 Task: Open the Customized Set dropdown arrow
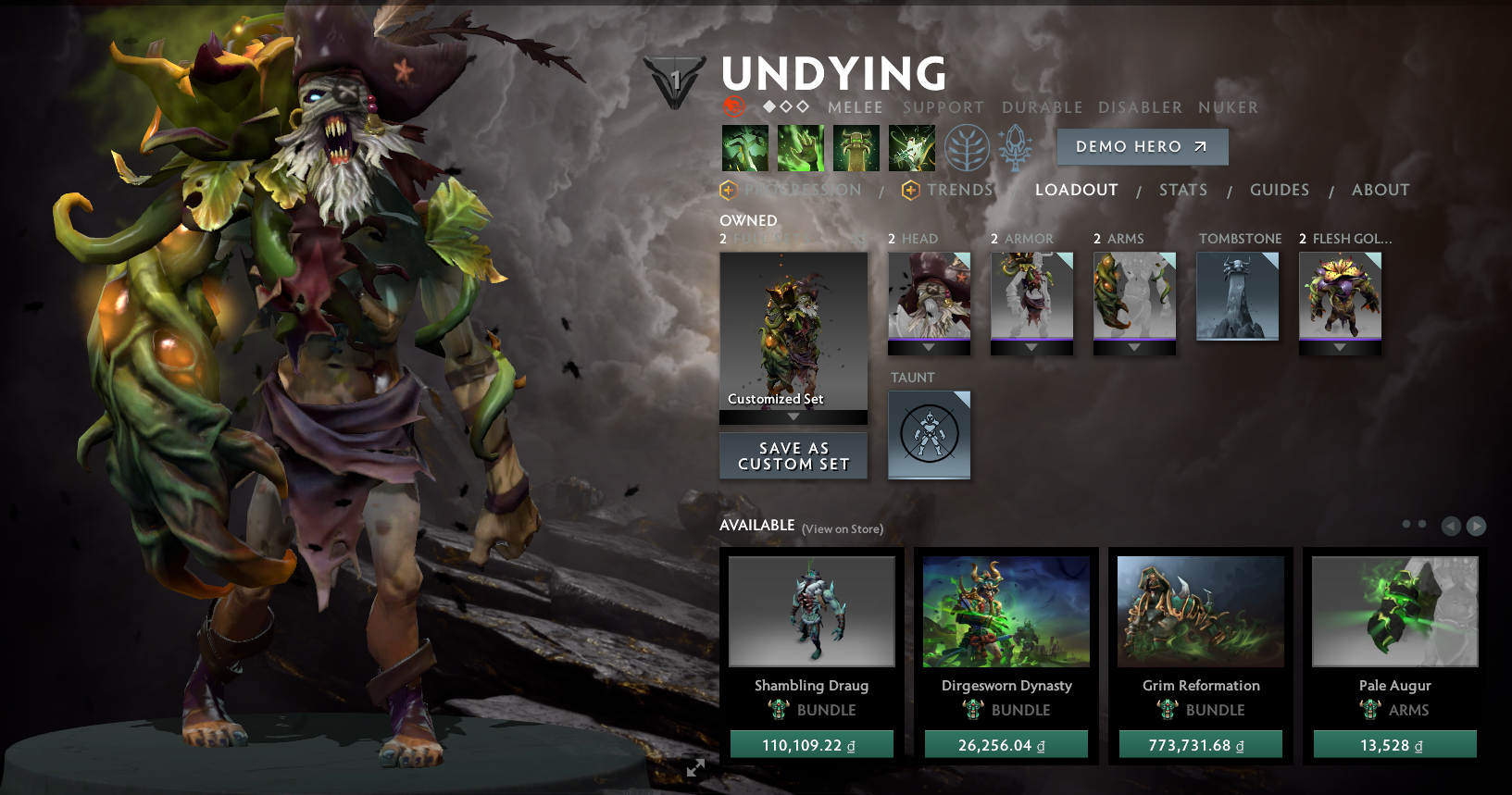point(793,417)
